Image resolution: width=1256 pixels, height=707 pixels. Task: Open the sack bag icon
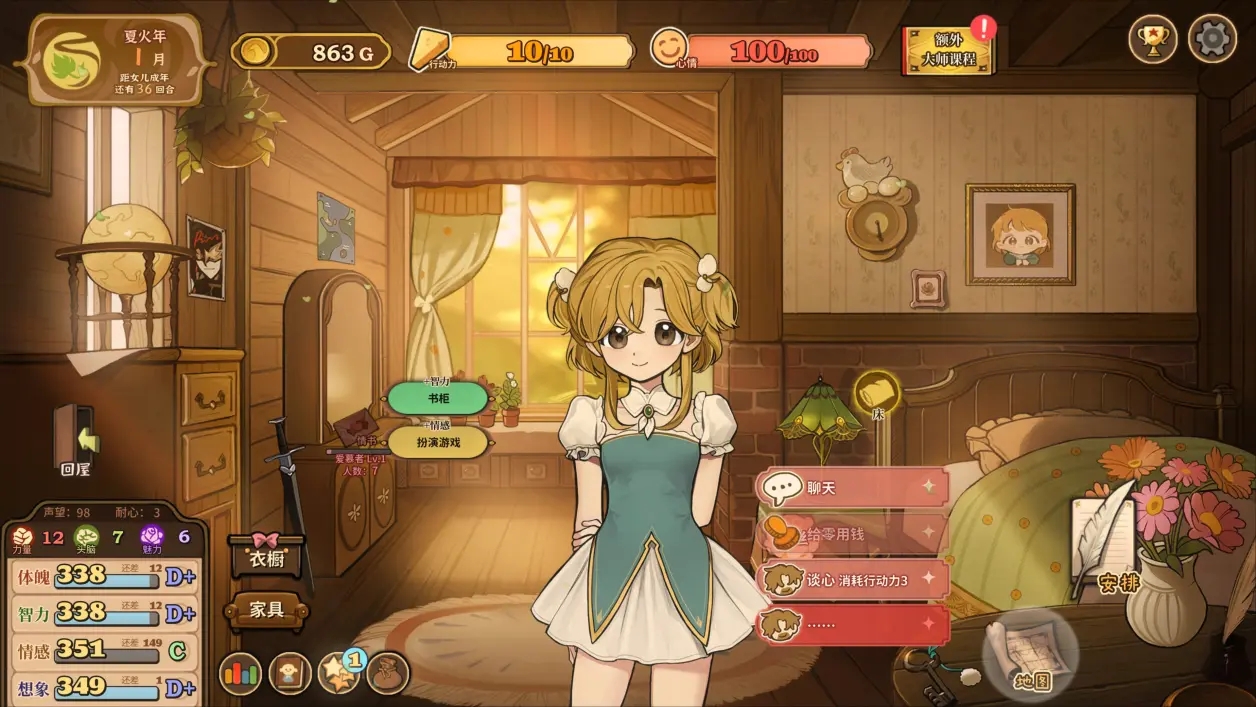(387, 673)
